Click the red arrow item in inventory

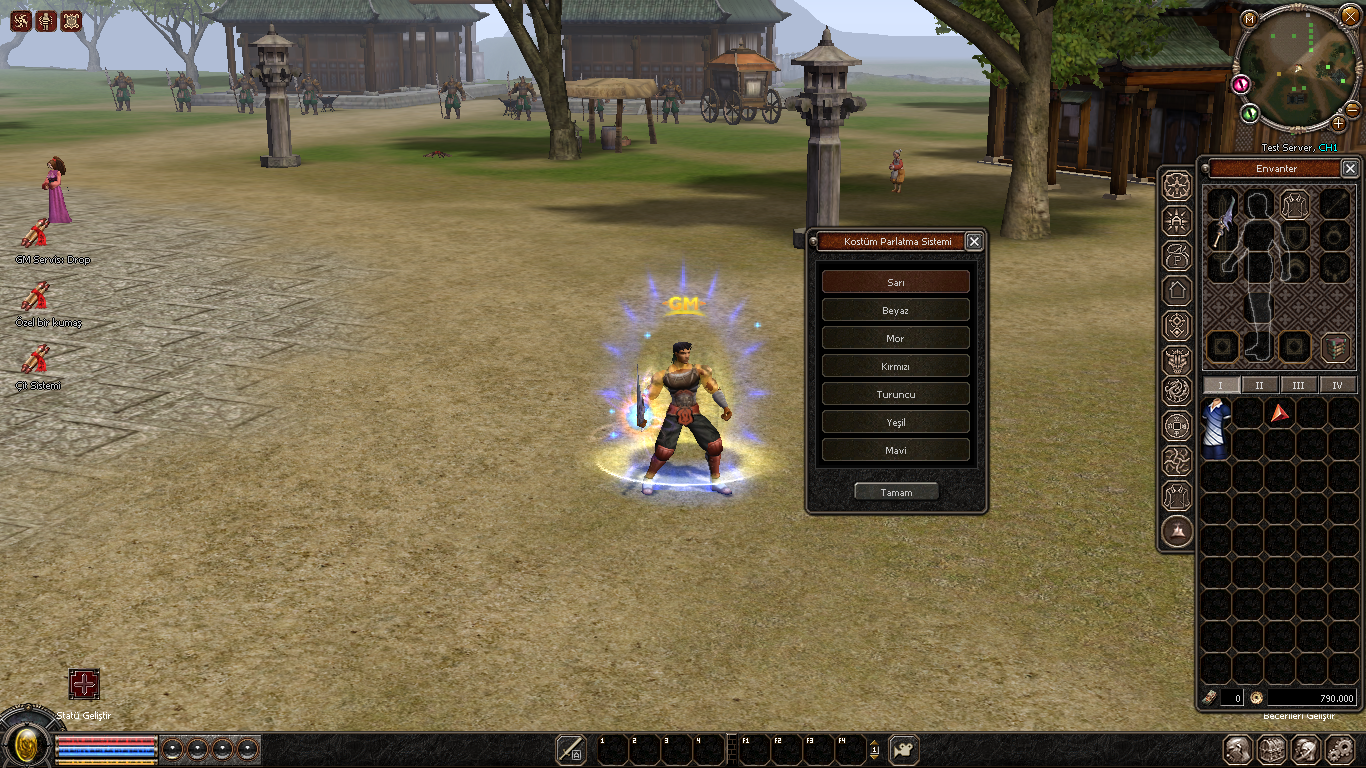click(1279, 412)
